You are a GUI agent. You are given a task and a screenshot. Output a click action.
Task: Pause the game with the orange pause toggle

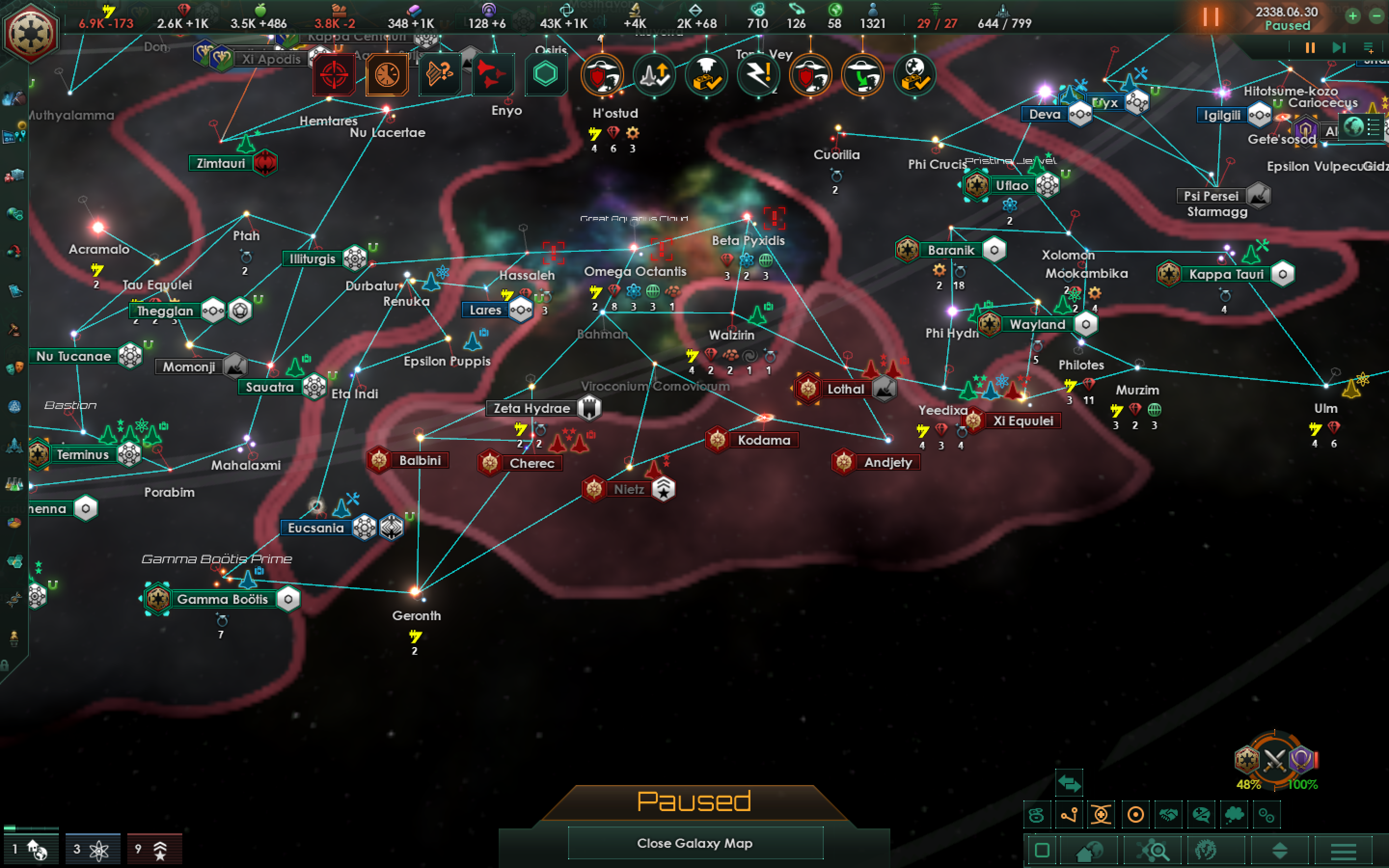click(x=1210, y=18)
